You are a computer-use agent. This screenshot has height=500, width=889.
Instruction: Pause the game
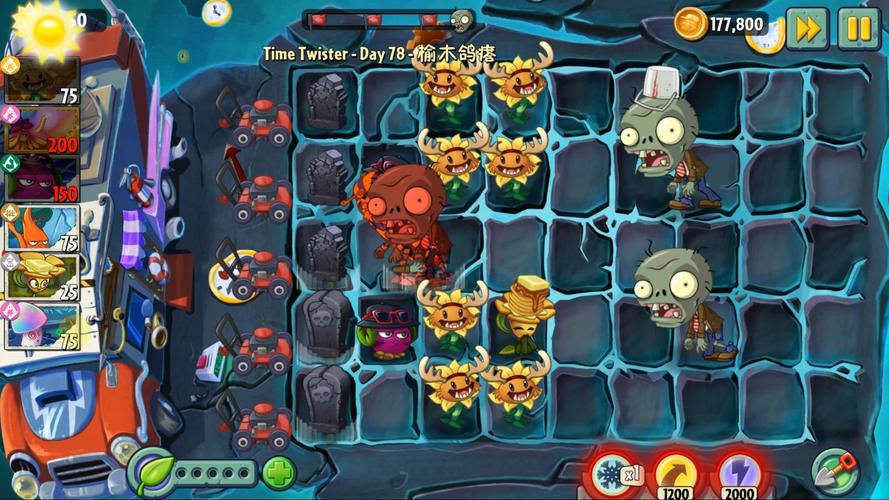tap(858, 27)
